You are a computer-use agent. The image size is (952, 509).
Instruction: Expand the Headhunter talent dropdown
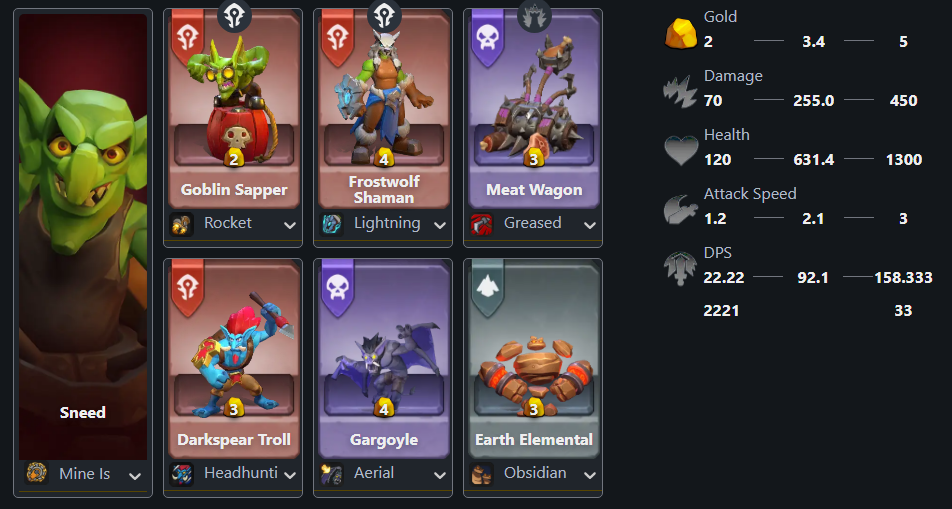233,474
